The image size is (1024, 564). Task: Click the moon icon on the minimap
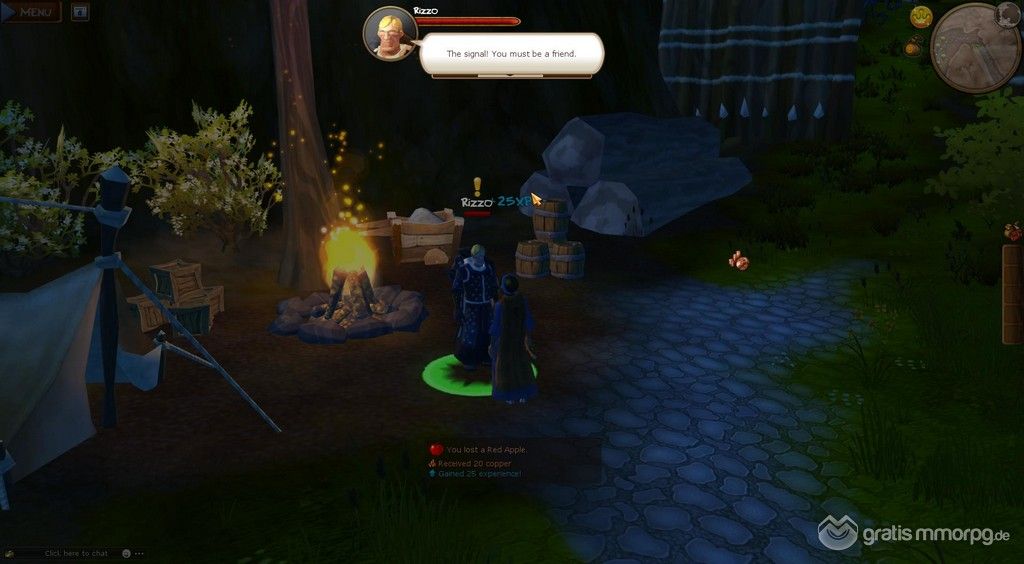tap(1007, 13)
